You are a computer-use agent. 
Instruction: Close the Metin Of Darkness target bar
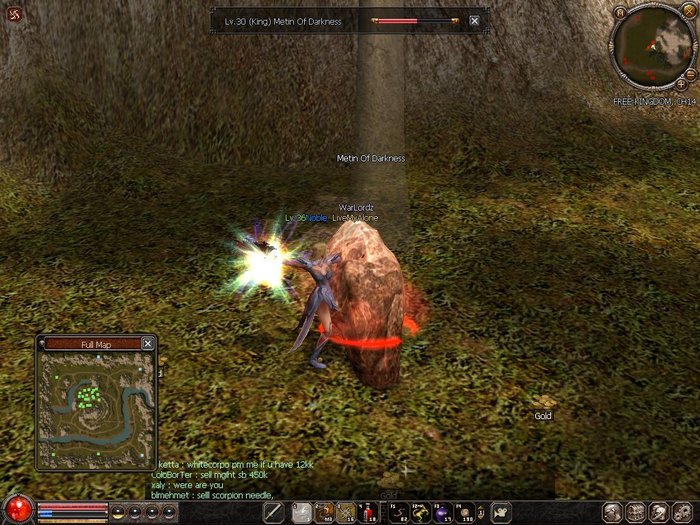(x=474, y=20)
